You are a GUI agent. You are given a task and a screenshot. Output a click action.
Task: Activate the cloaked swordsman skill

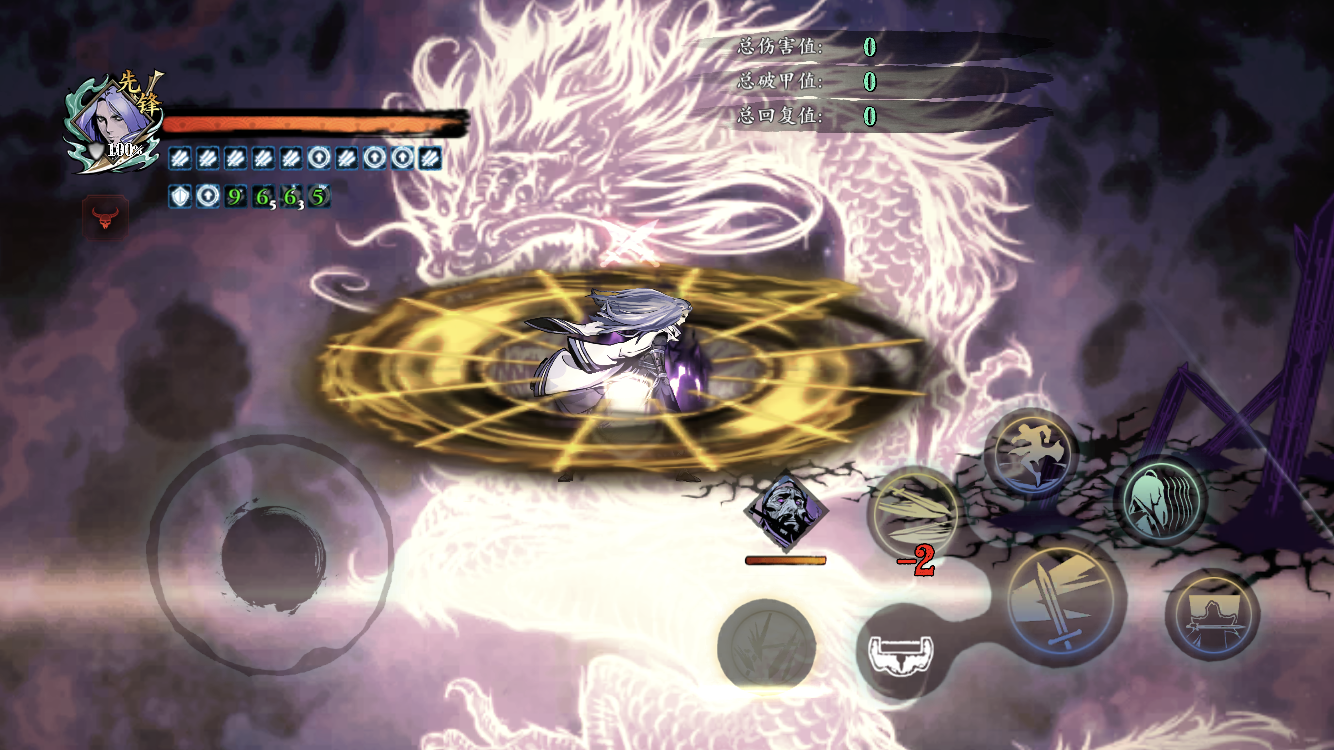point(1212,614)
